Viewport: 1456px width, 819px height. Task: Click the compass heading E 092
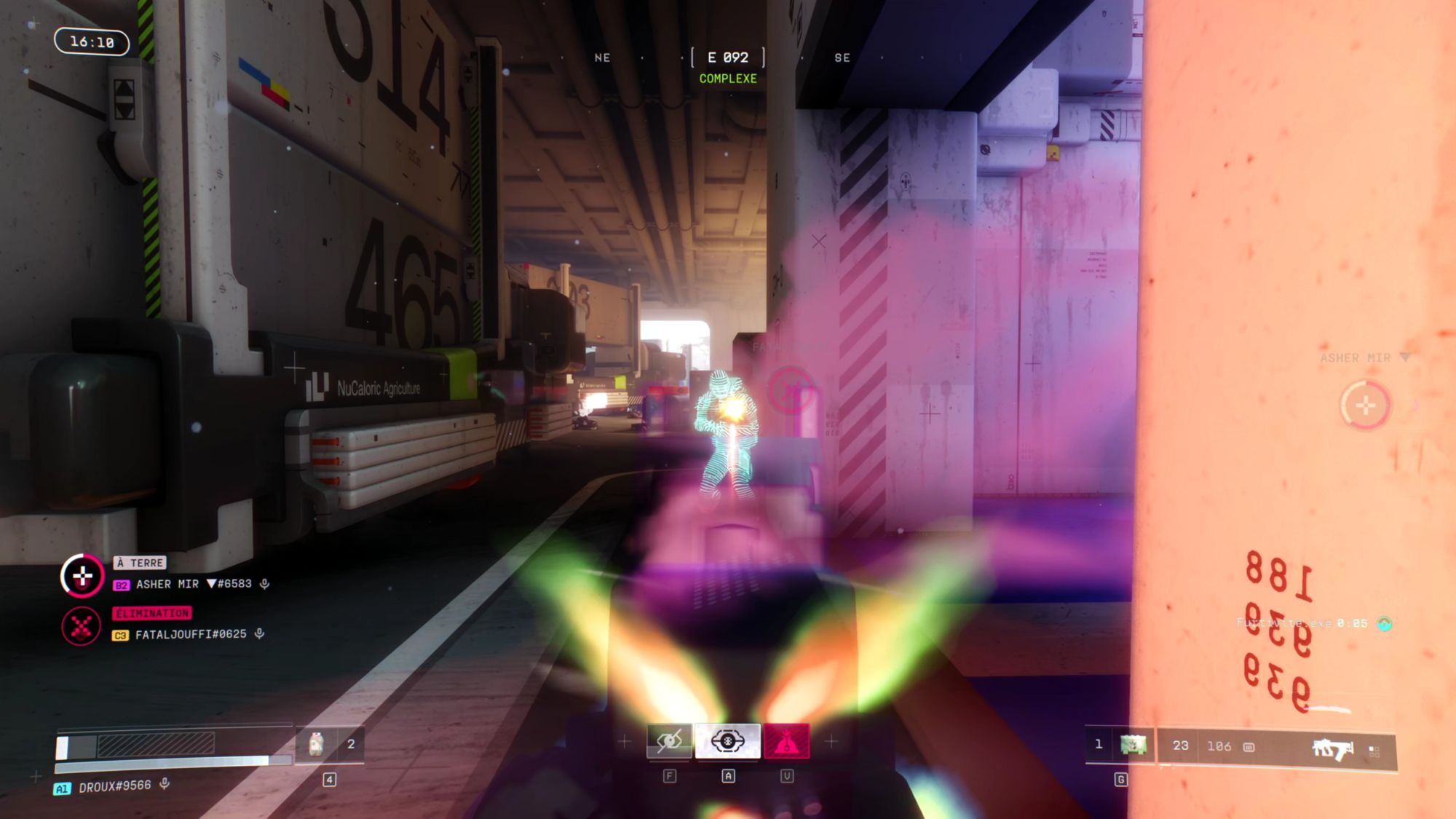pyautogui.click(x=727, y=58)
